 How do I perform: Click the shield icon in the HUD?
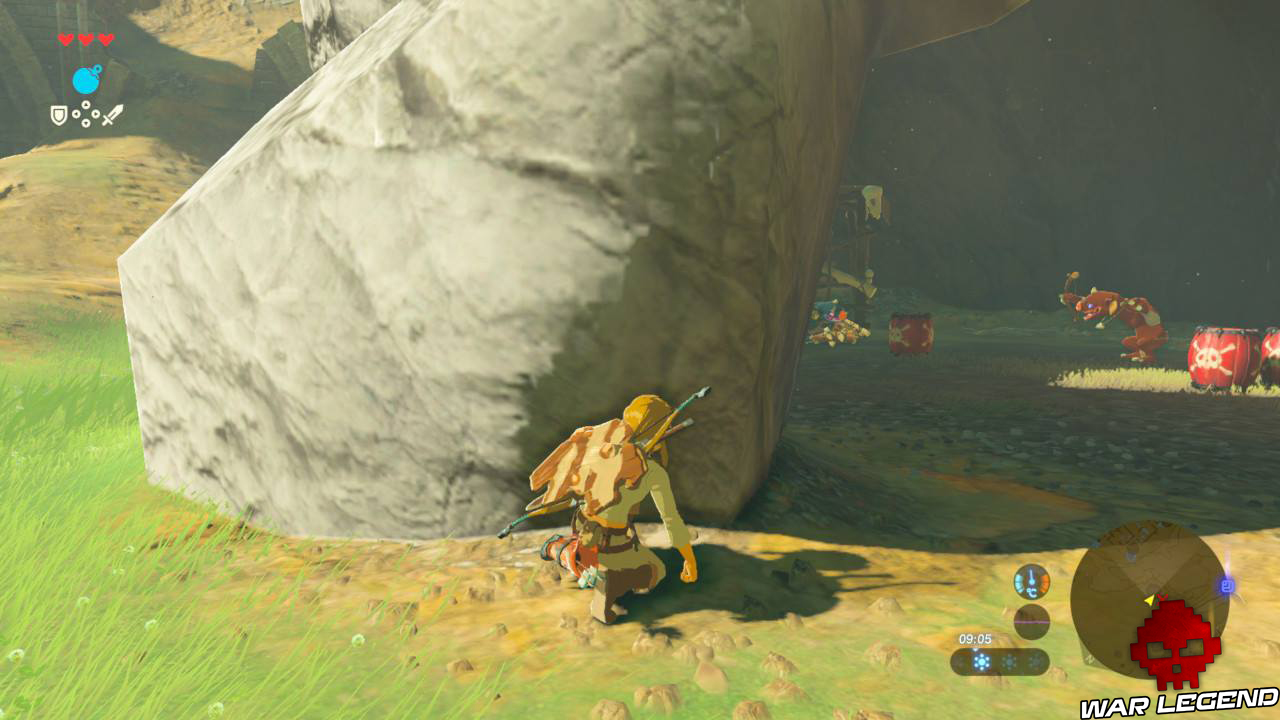coord(58,116)
